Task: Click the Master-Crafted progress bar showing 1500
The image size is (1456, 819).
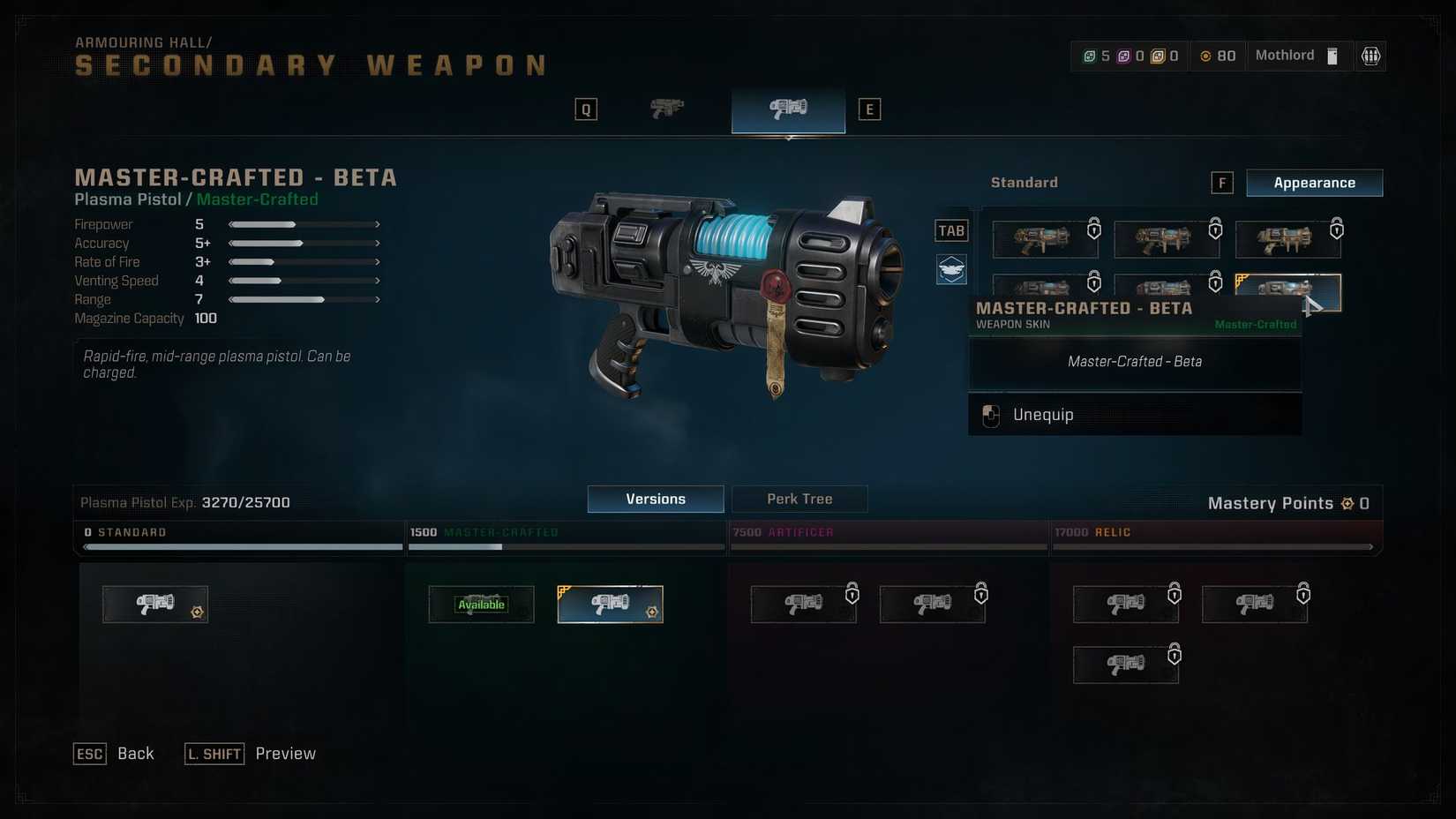Action: point(565,539)
